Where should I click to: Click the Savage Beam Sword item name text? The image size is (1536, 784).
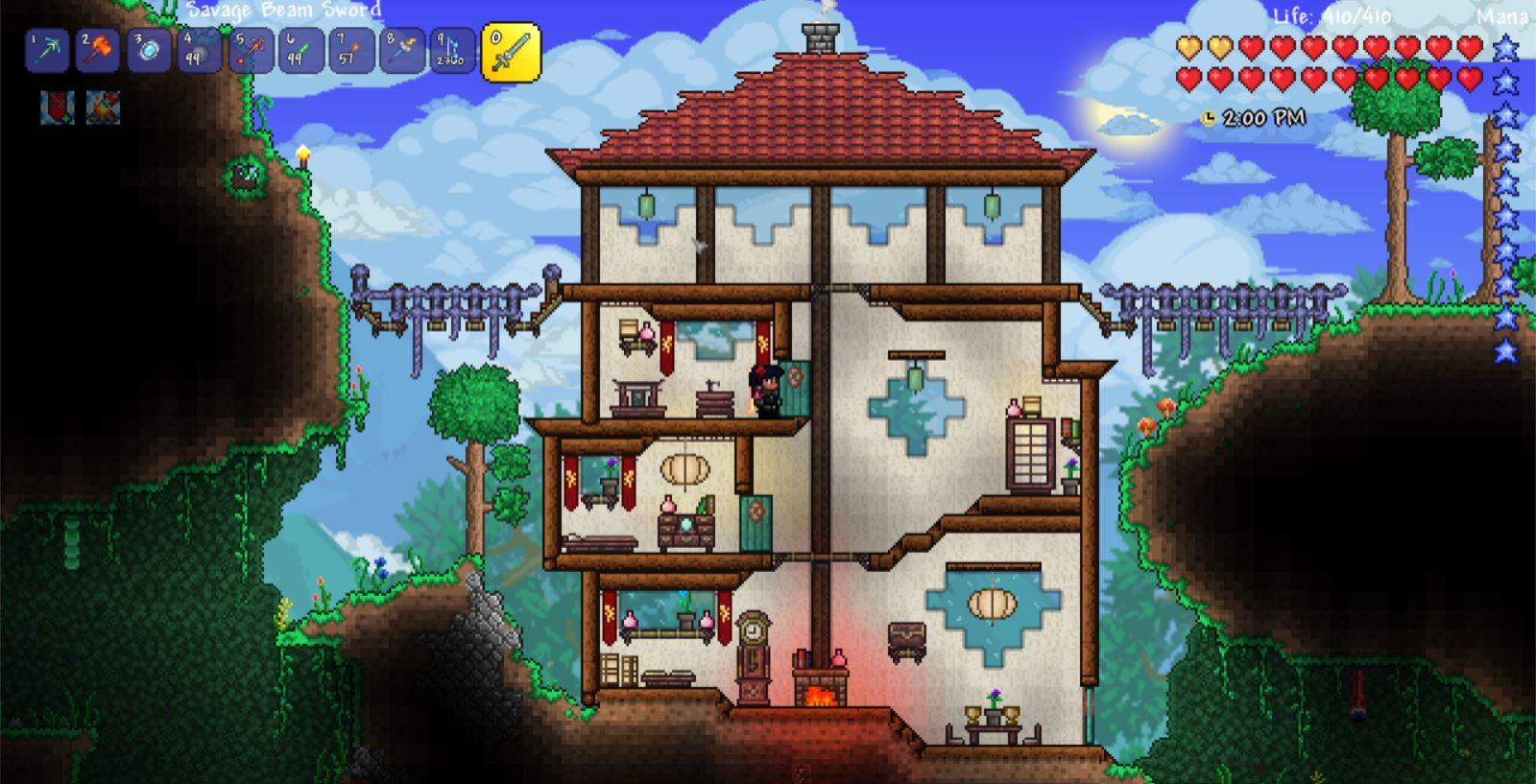click(288, 12)
